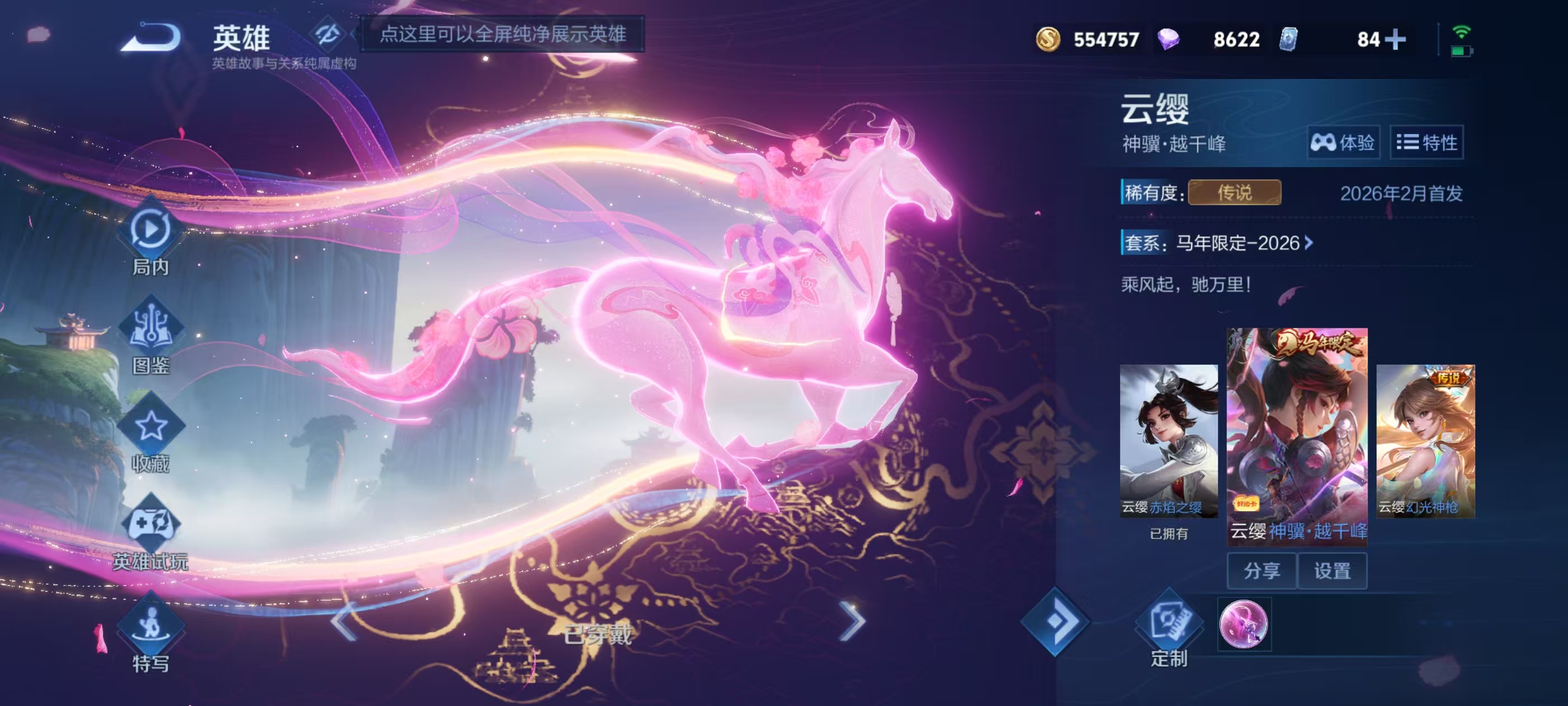The width and height of the screenshot is (1568, 706).
Task: Collapse the side panel with diamond arrow
Action: point(1055,622)
